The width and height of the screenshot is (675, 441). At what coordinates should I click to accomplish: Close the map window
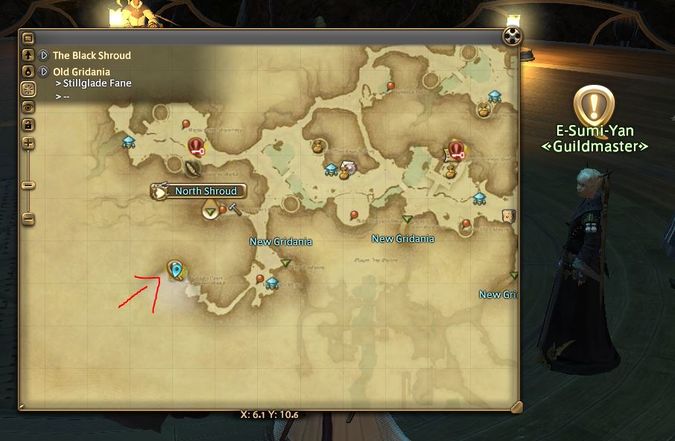[512, 37]
